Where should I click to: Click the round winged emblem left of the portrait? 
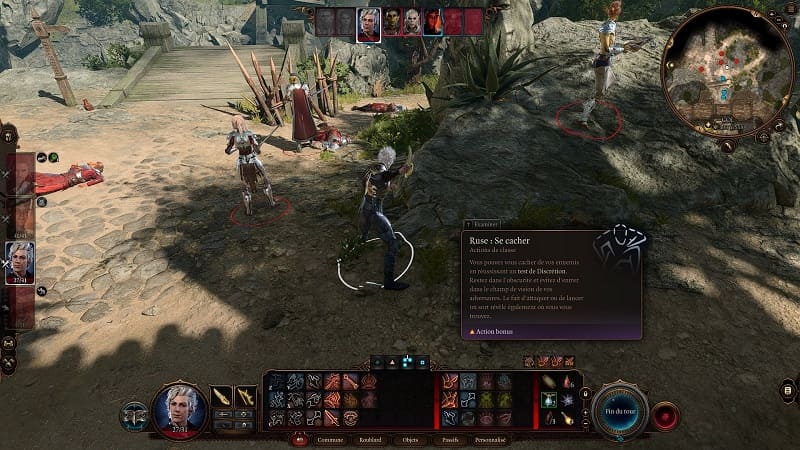click(x=134, y=415)
